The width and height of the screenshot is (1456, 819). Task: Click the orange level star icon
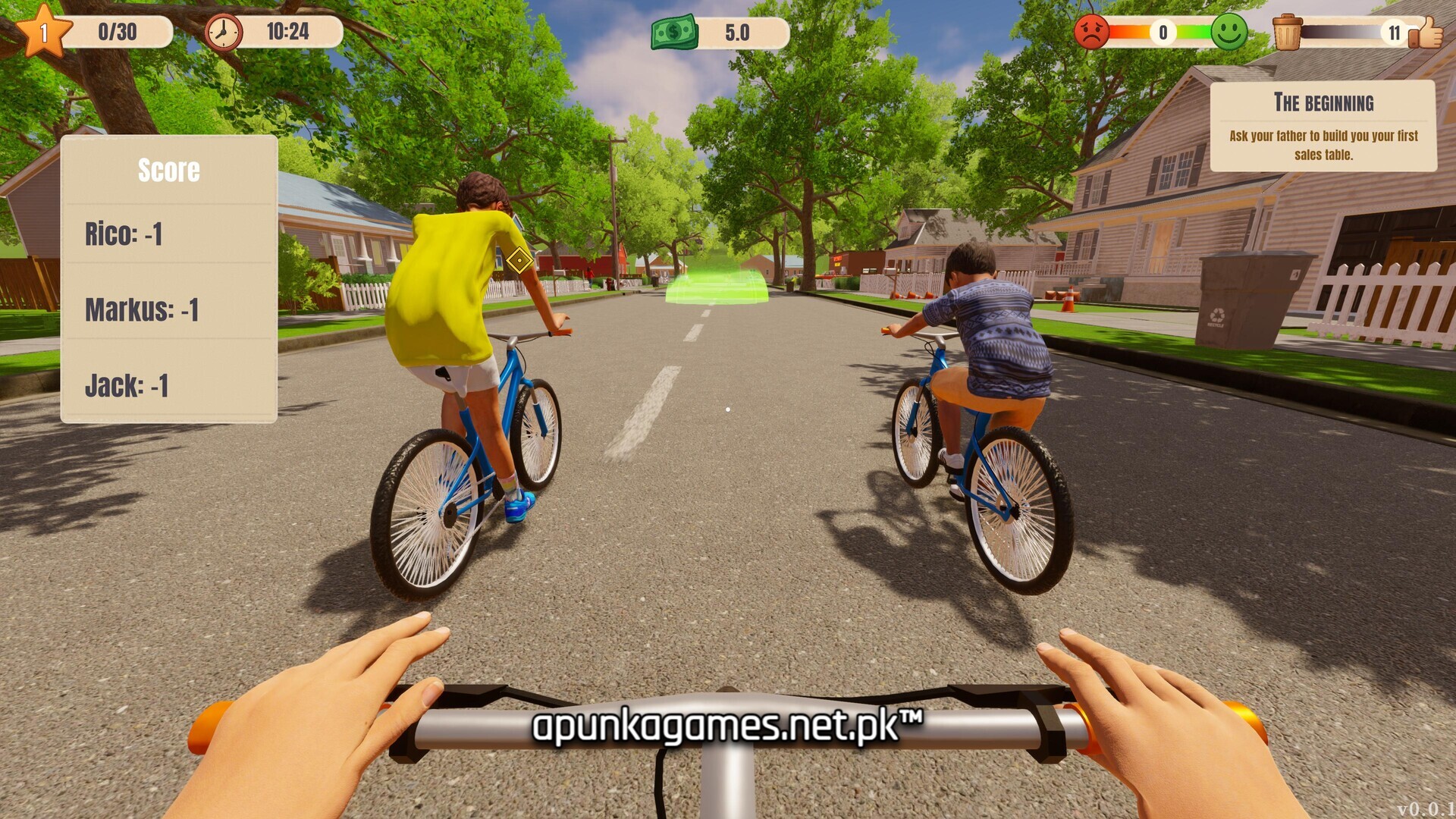point(43,32)
